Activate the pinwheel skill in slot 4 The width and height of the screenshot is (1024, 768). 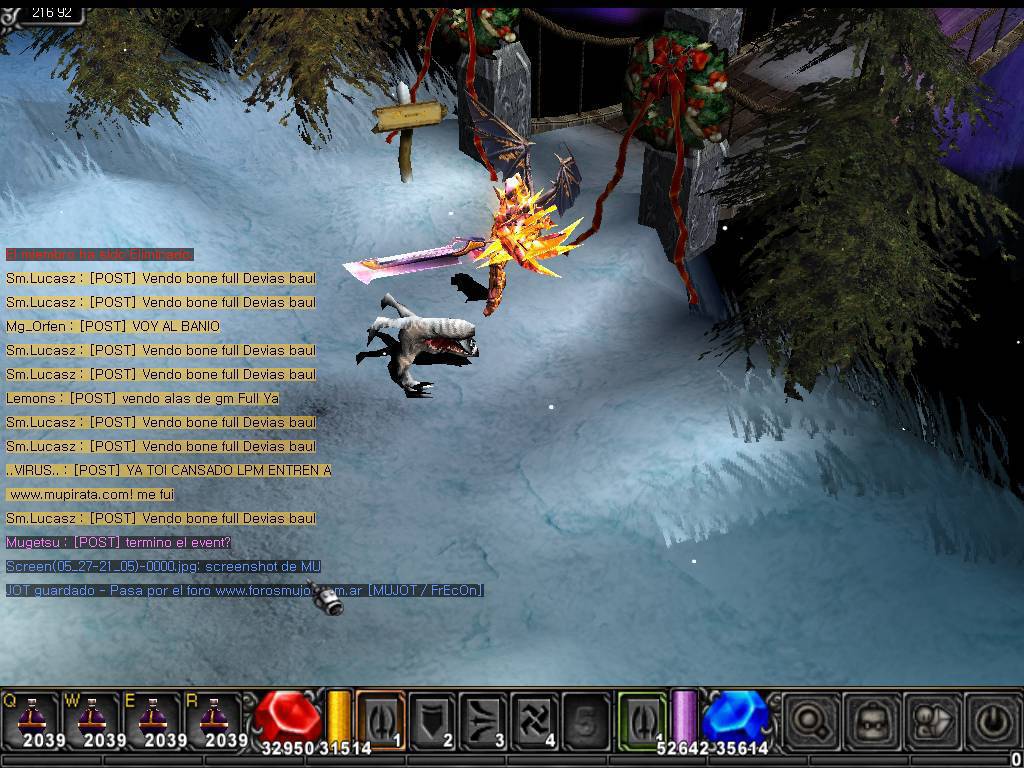tap(536, 719)
